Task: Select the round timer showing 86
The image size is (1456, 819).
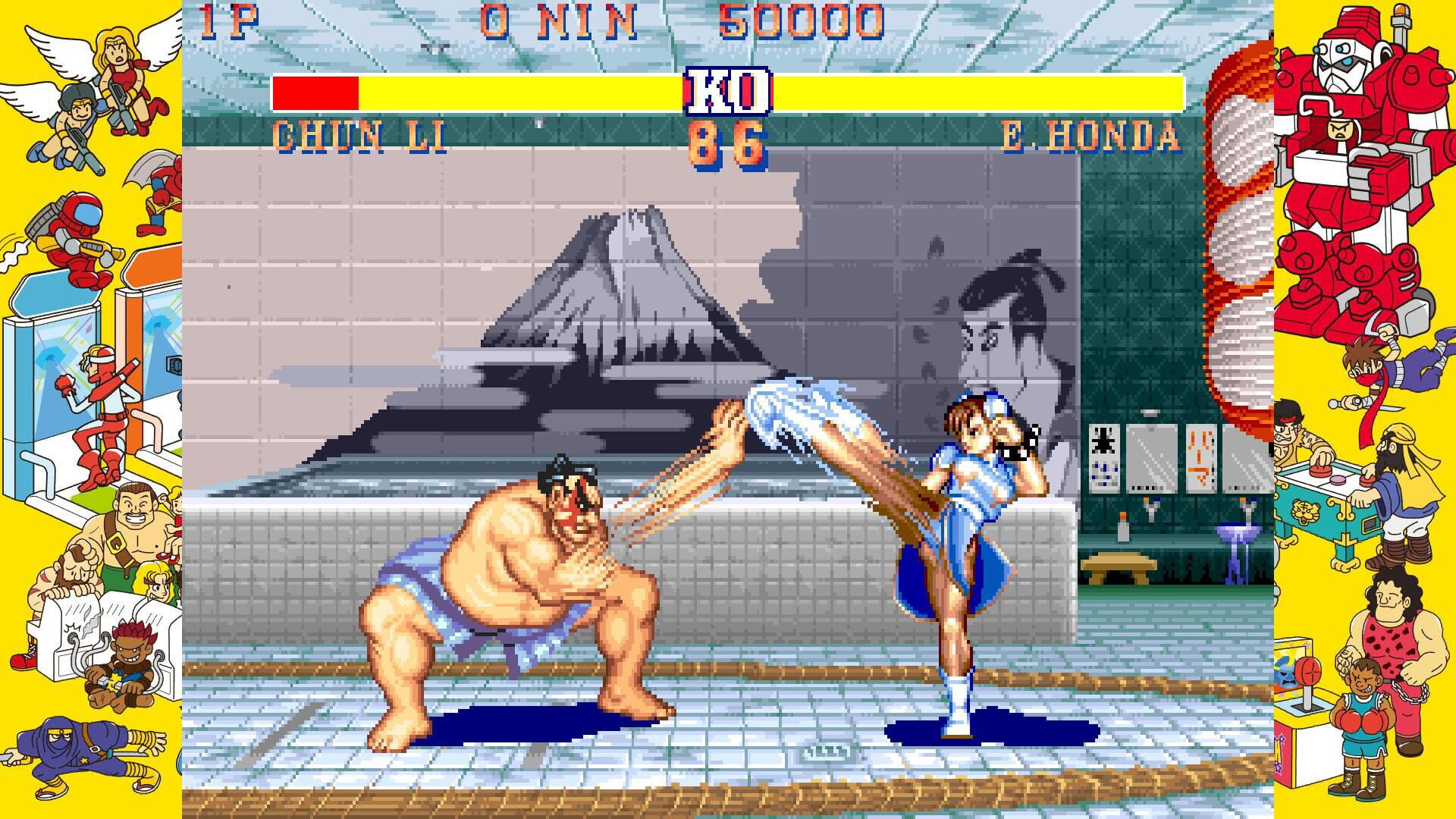Action: (726, 140)
